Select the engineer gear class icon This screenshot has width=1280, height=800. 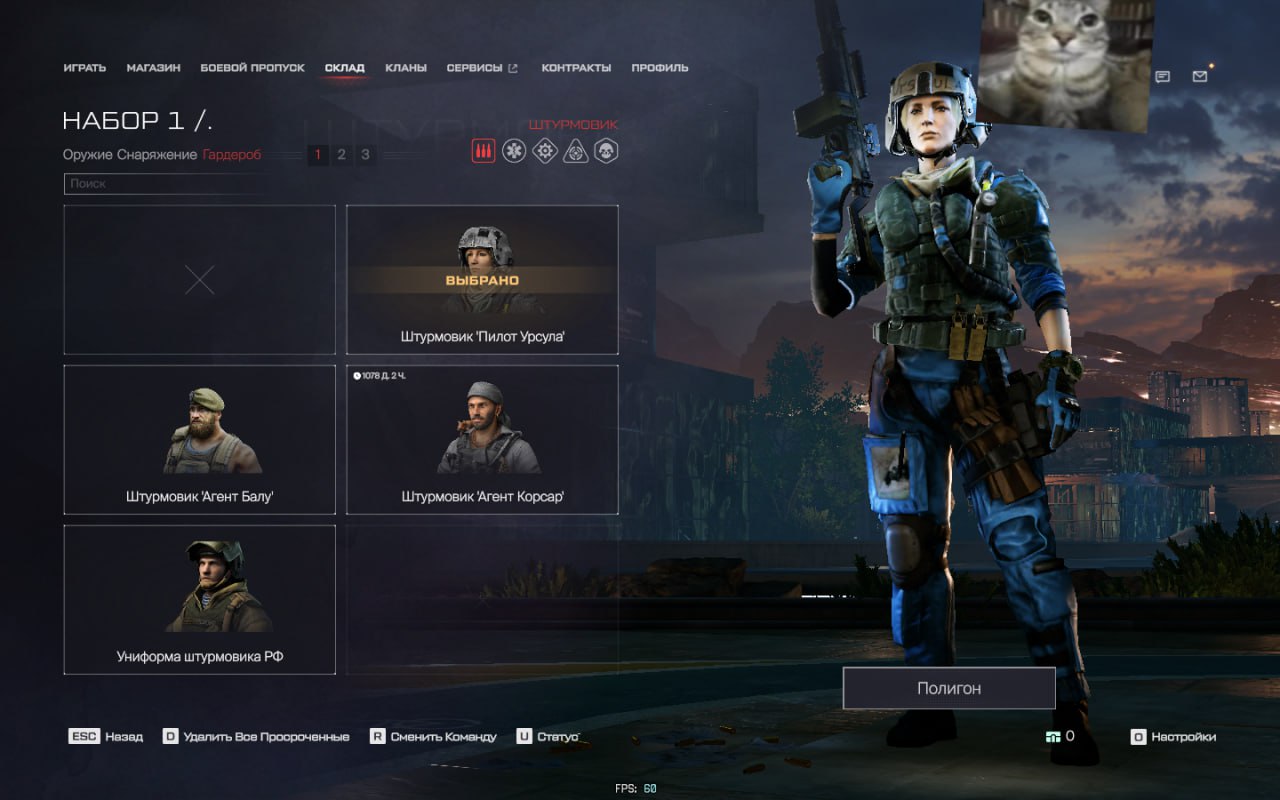tap(544, 151)
